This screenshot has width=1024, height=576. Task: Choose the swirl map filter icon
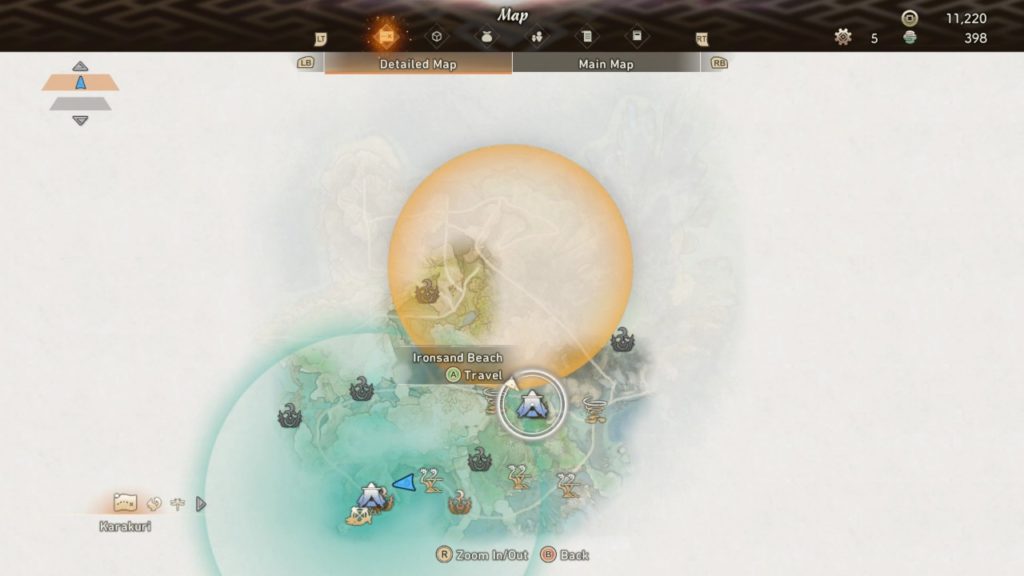(x=154, y=504)
